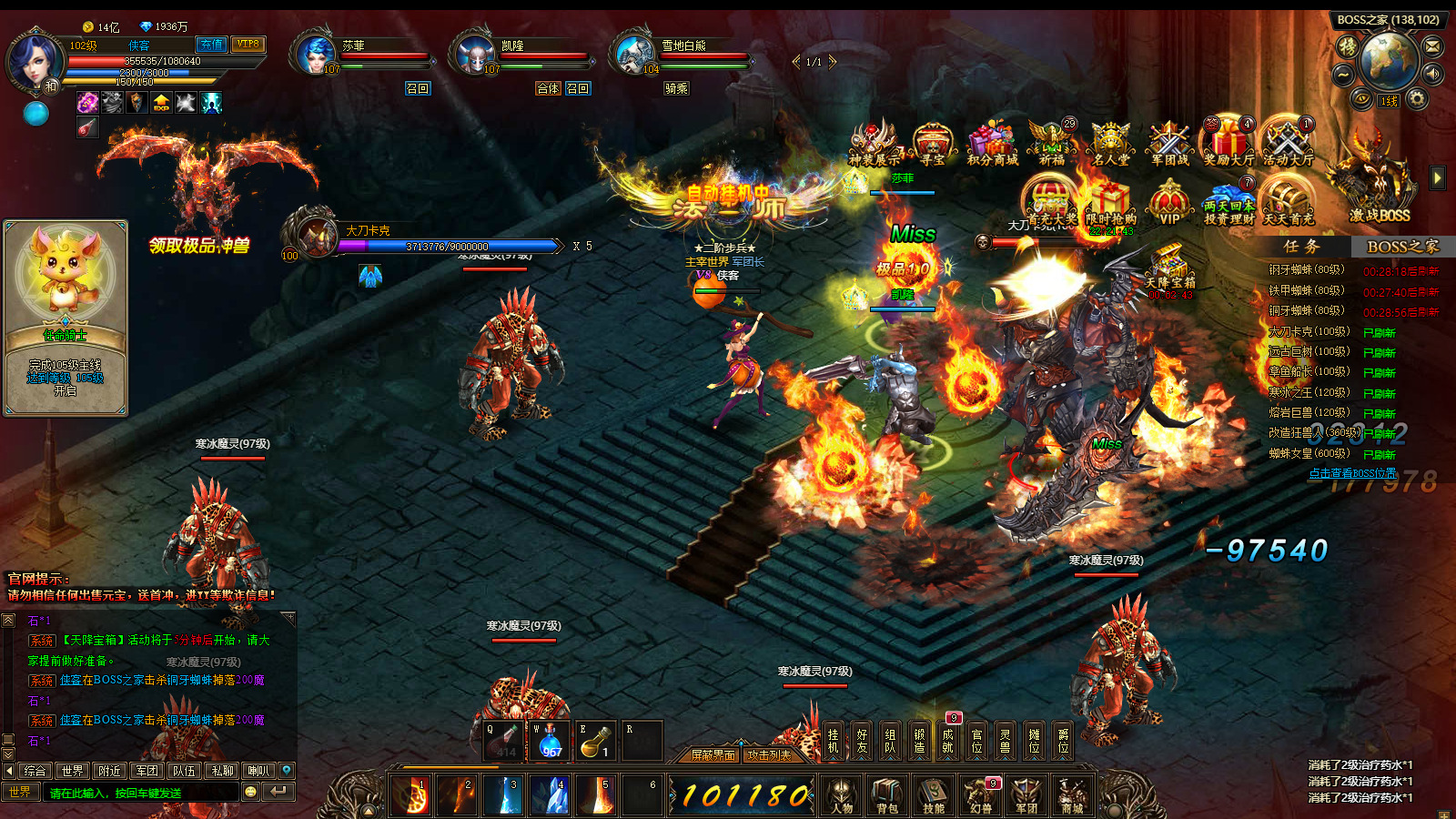Open the 人物 character panel
The height and width of the screenshot is (819, 1456).
point(842,794)
